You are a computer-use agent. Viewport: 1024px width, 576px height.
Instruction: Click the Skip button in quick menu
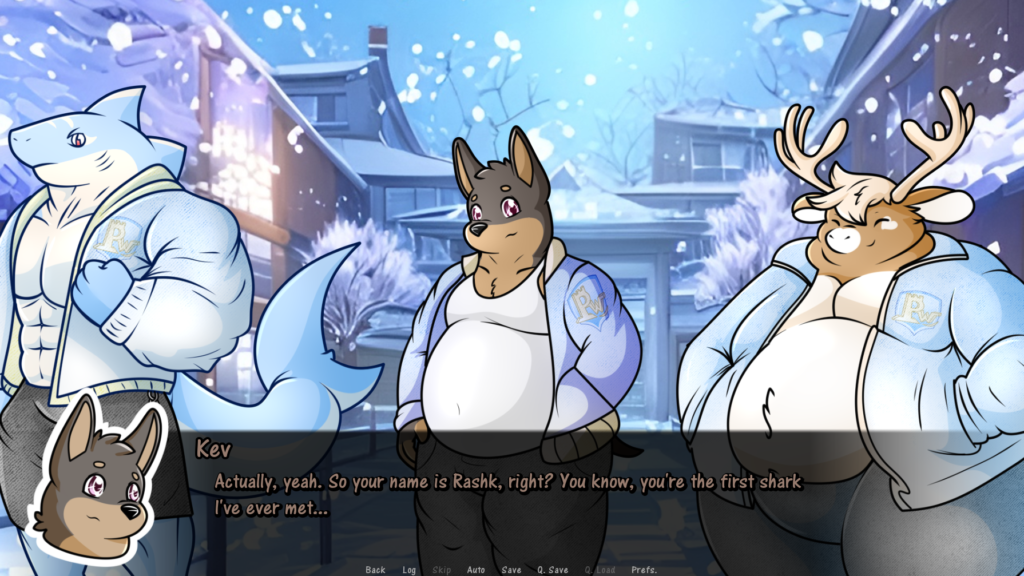pos(441,570)
